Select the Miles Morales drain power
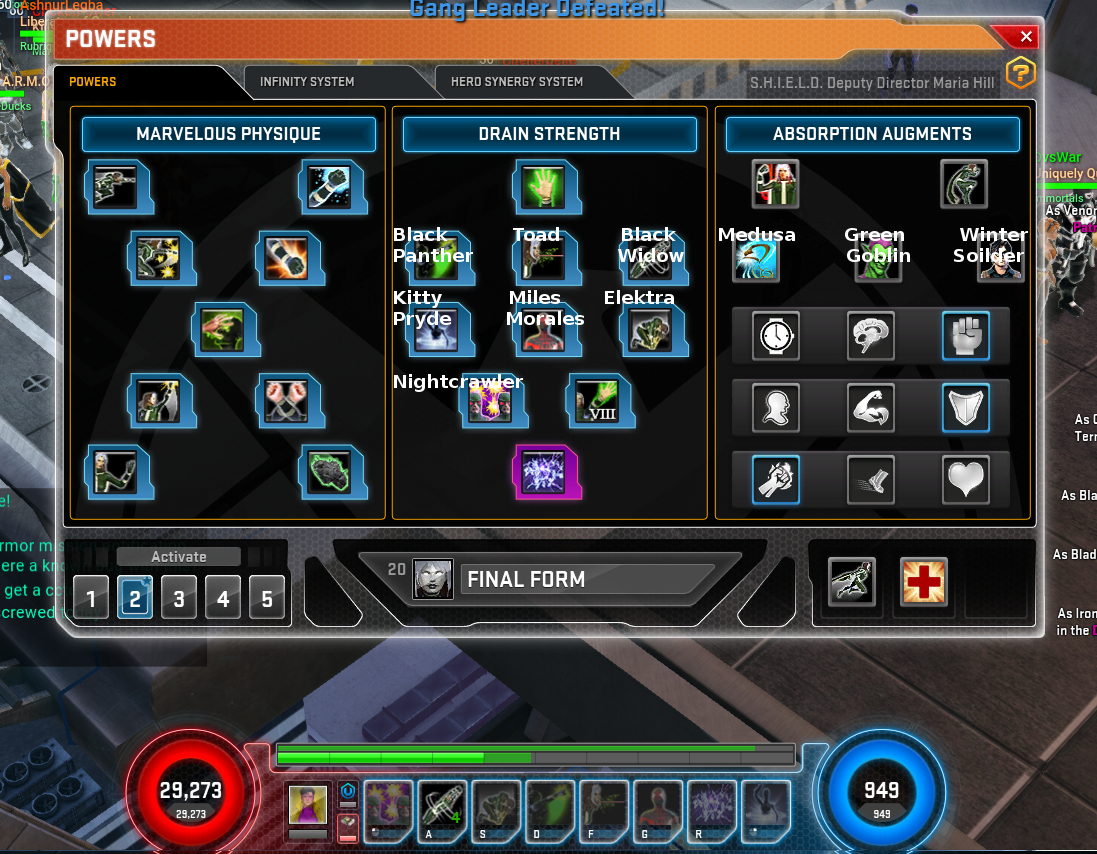This screenshot has width=1097, height=854. (x=544, y=330)
